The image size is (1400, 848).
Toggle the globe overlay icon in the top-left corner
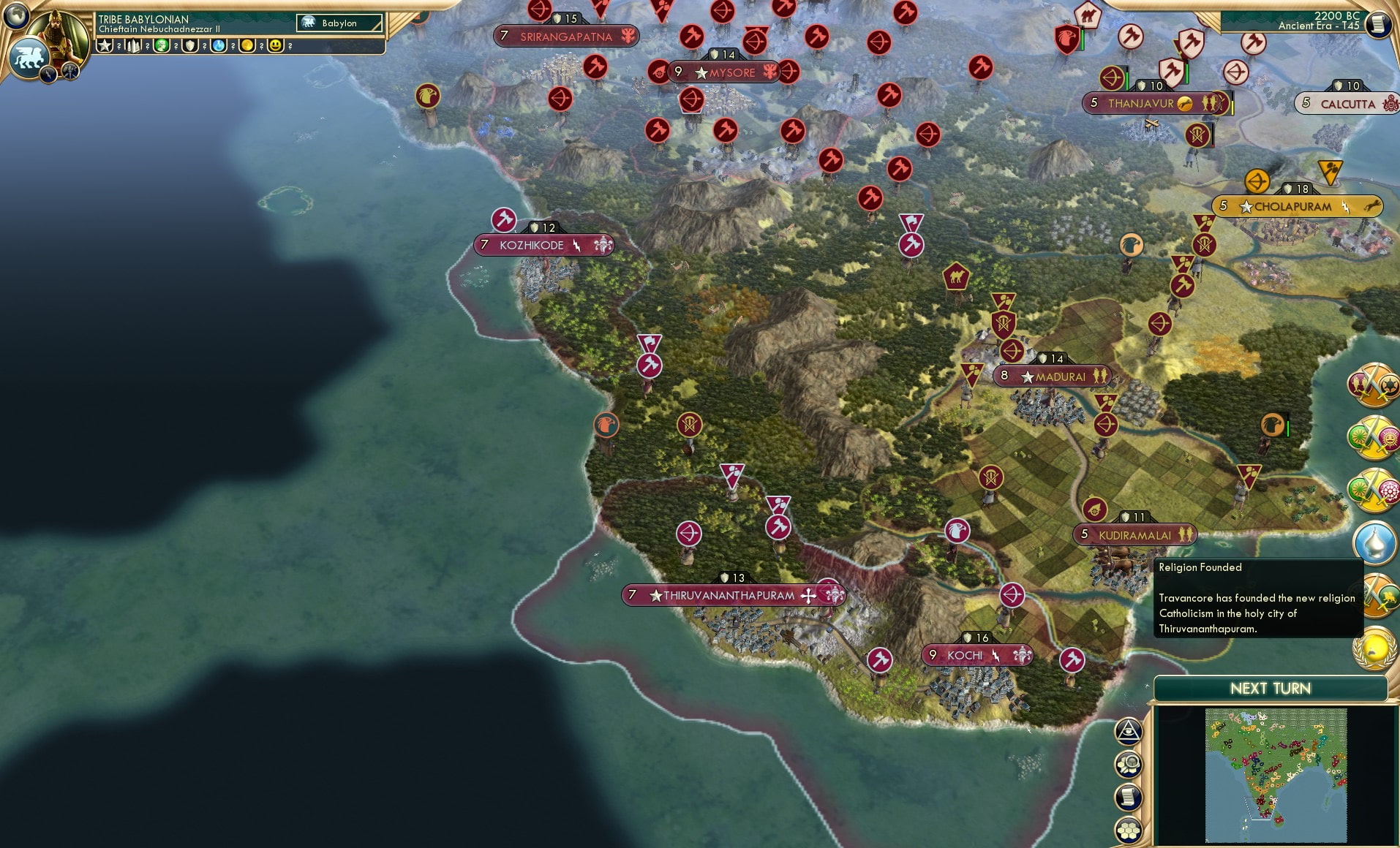(x=18, y=18)
